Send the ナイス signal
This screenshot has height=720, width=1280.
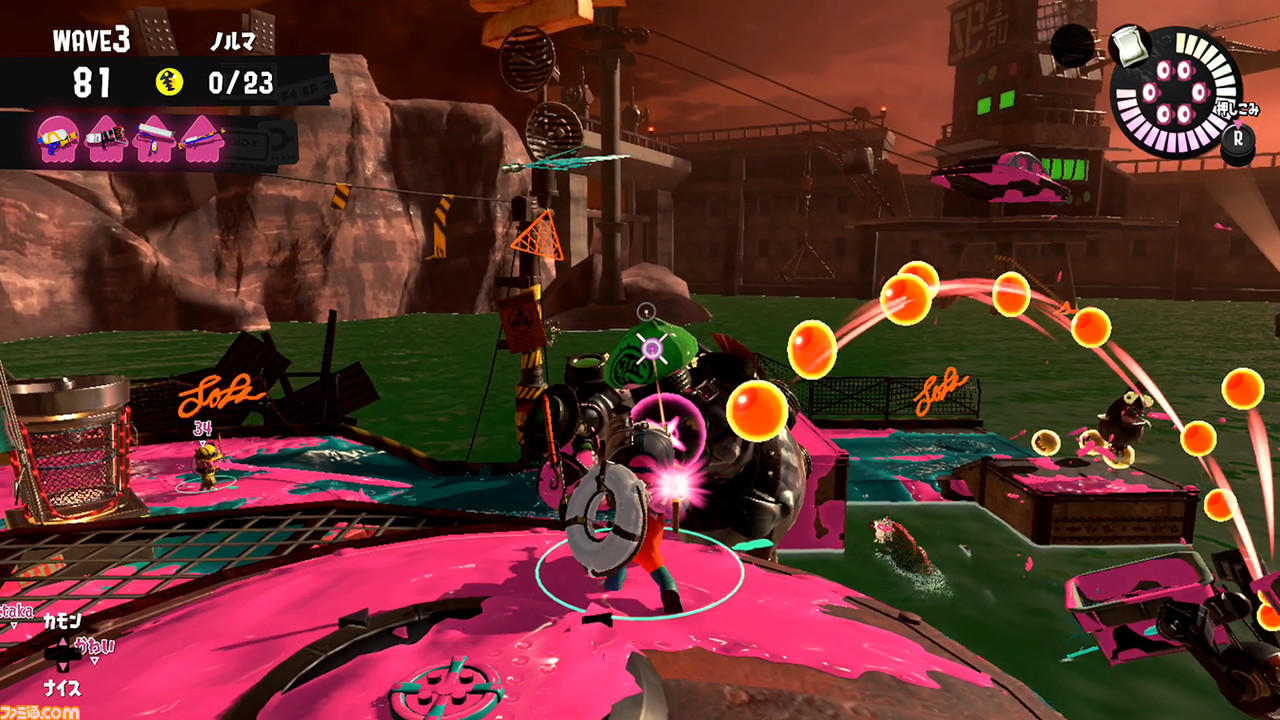click(x=62, y=688)
